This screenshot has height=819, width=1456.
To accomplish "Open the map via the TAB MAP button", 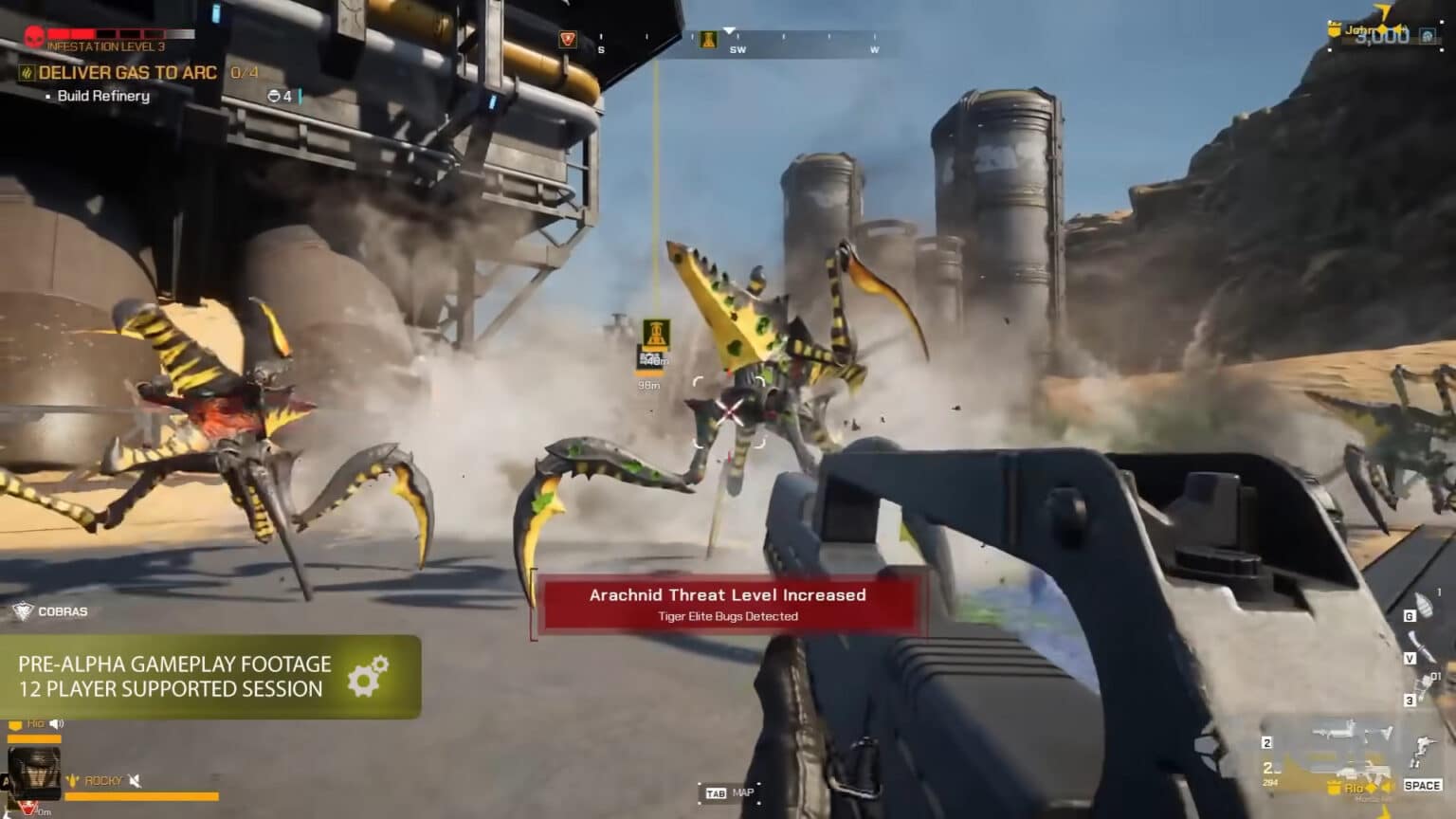I will click(x=727, y=792).
